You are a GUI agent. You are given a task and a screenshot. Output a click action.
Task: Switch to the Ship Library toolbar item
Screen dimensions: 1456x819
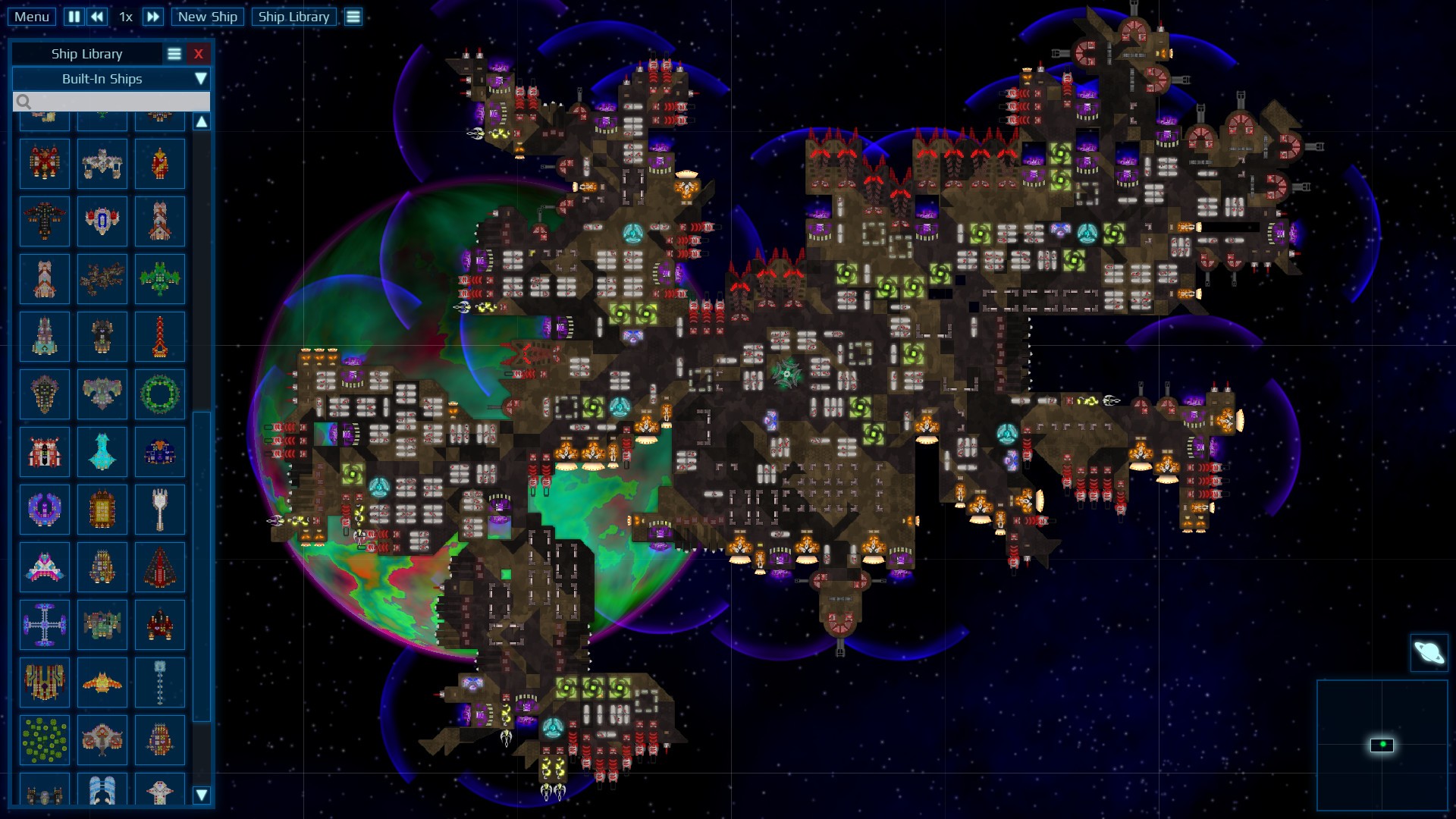point(294,17)
